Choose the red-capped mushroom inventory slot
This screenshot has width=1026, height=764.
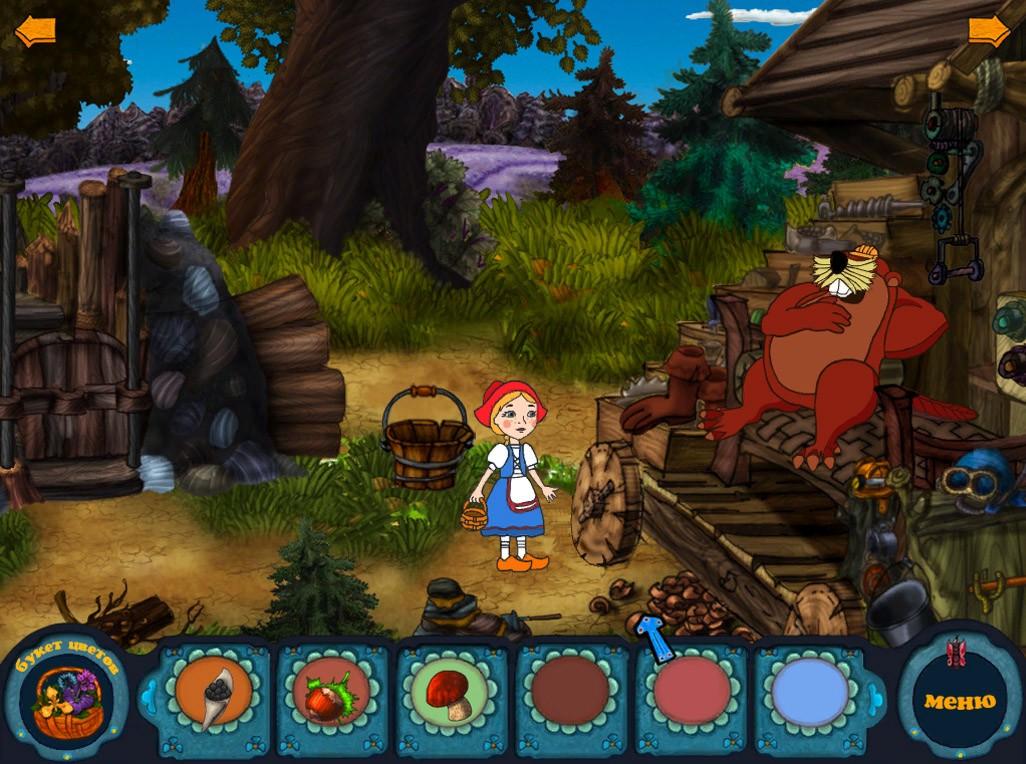(450, 692)
